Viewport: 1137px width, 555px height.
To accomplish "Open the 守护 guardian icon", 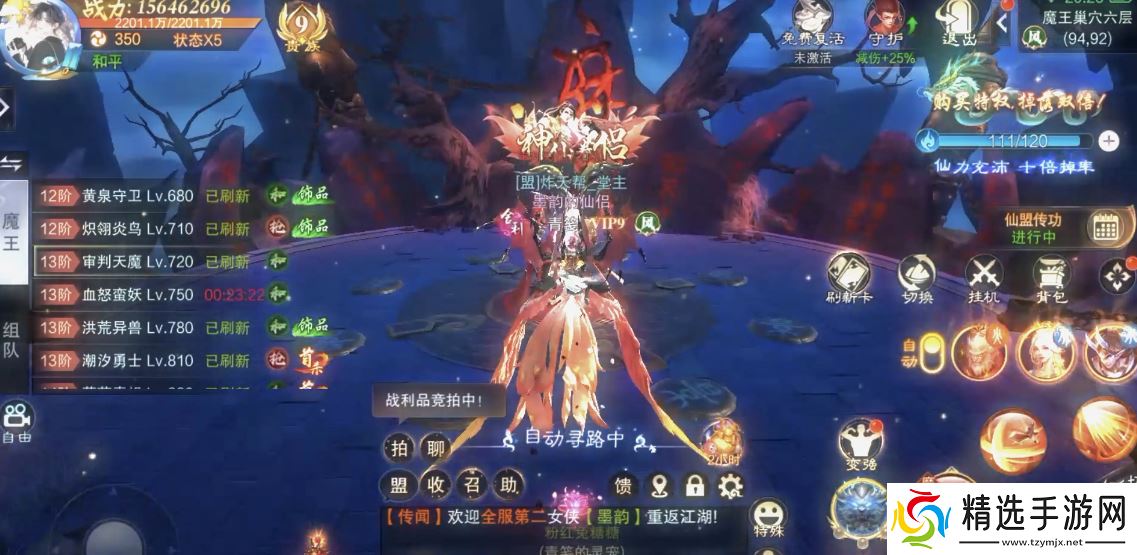I will [884, 24].
